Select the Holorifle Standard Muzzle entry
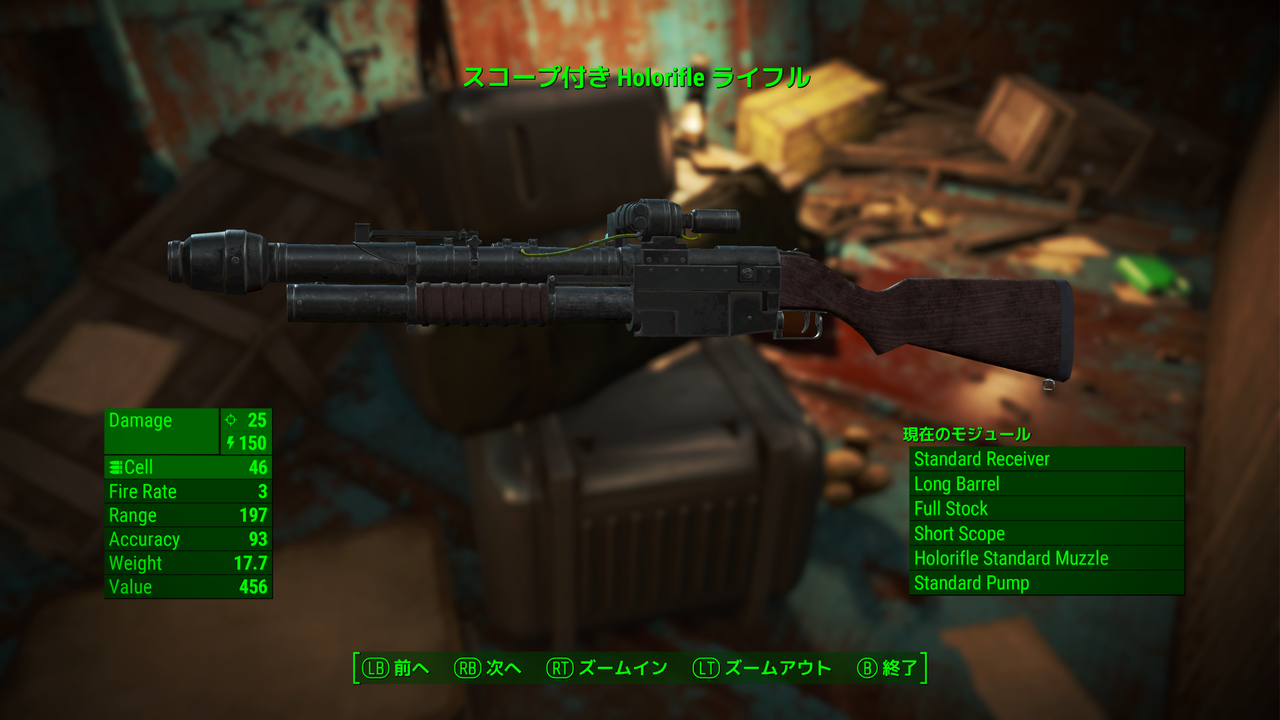 pyautogui.click(x=1046, y=558)
